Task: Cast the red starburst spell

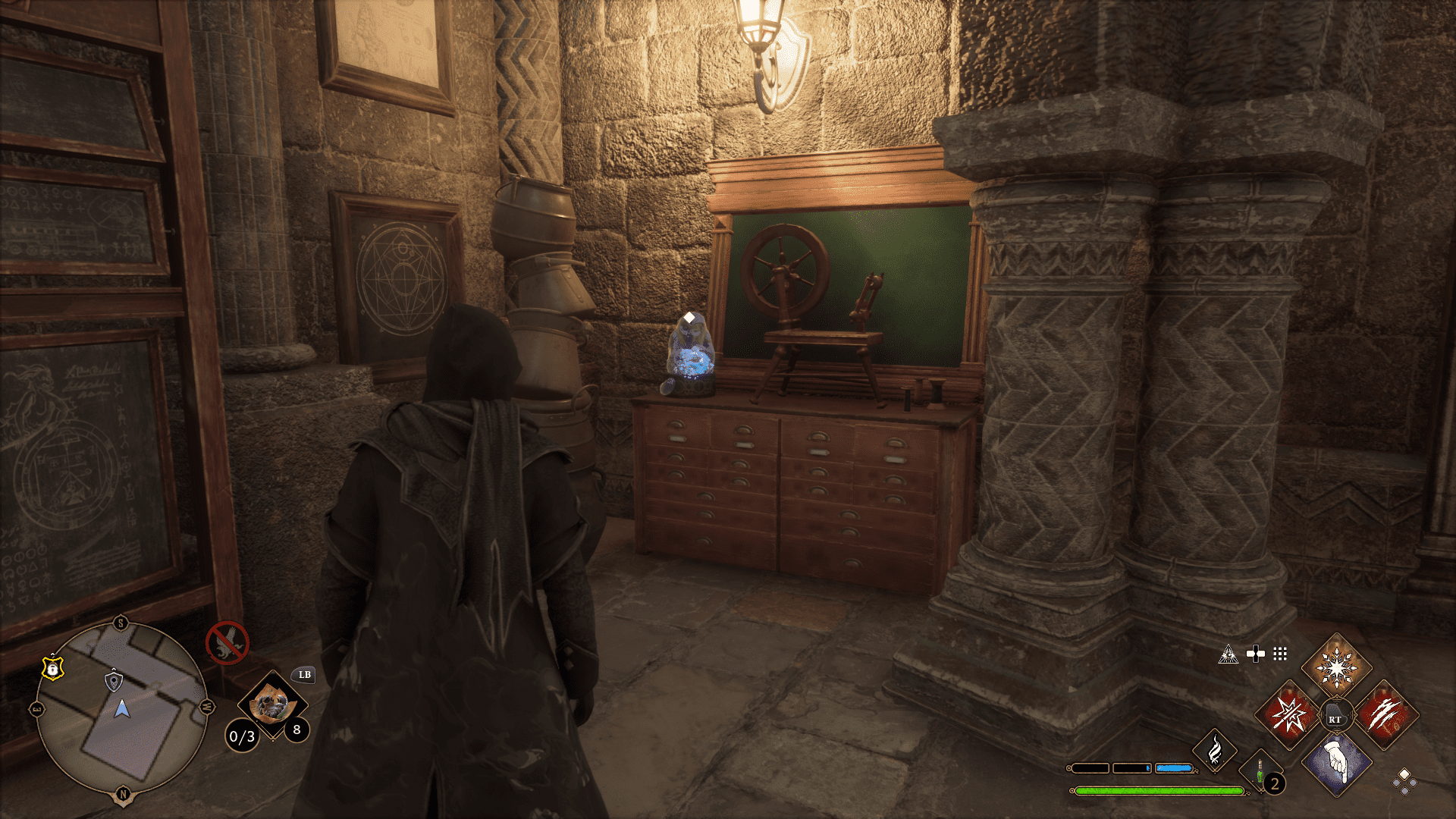Action: [1289, 715]
